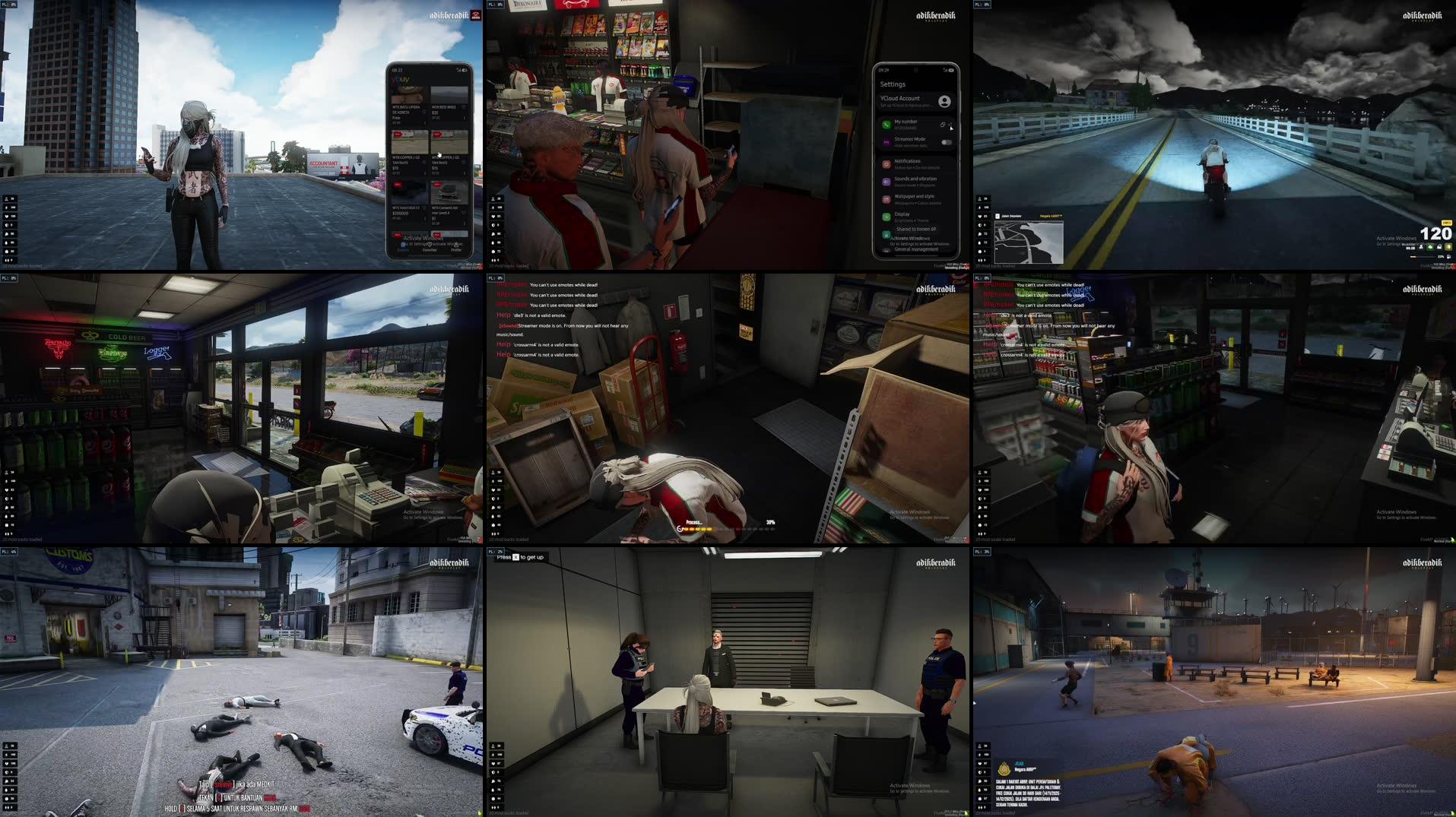
Task: Open Notifications settings on the phone
Action: point(887,164)
